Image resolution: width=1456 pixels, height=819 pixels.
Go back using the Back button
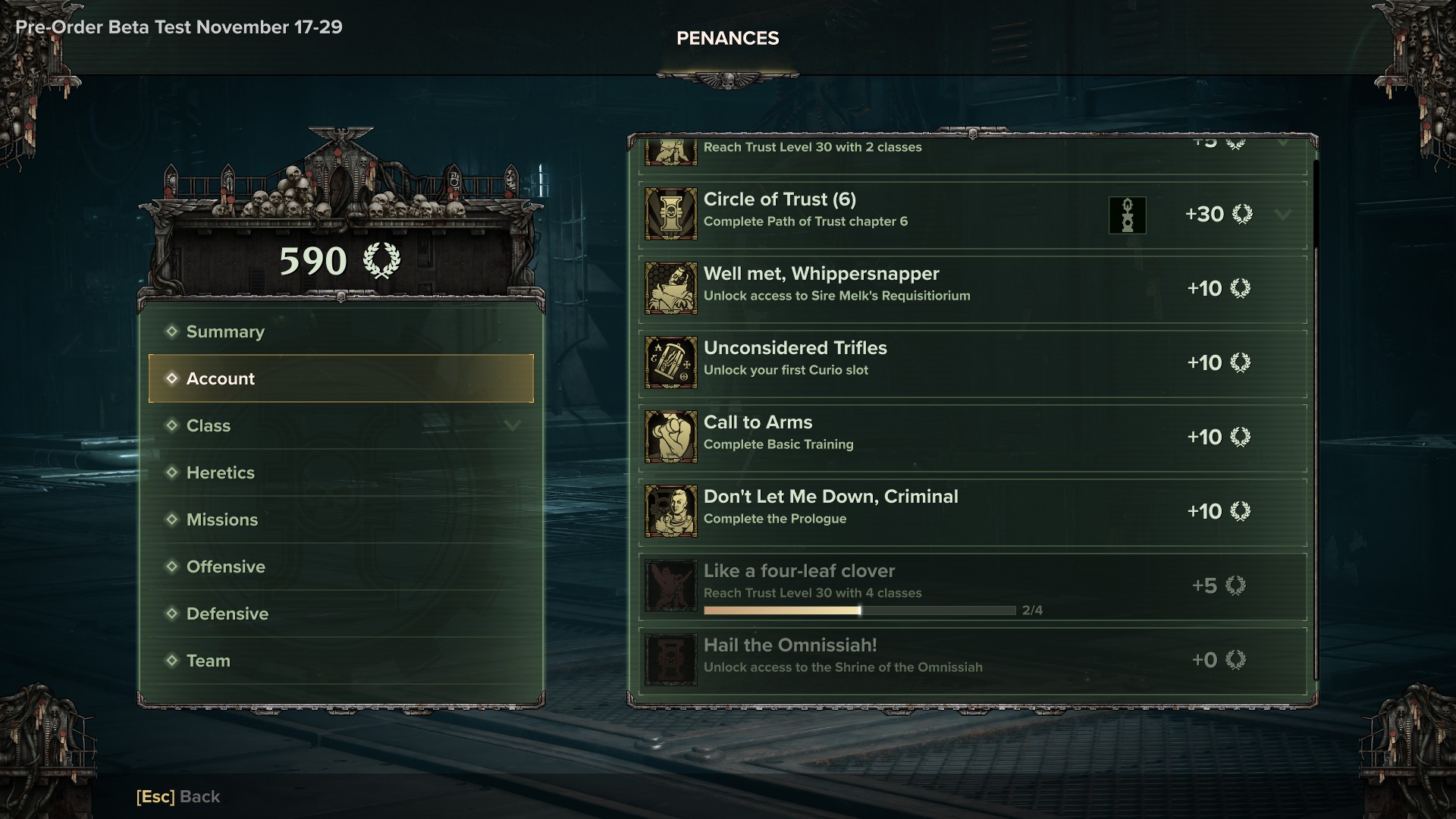(178, 796)
